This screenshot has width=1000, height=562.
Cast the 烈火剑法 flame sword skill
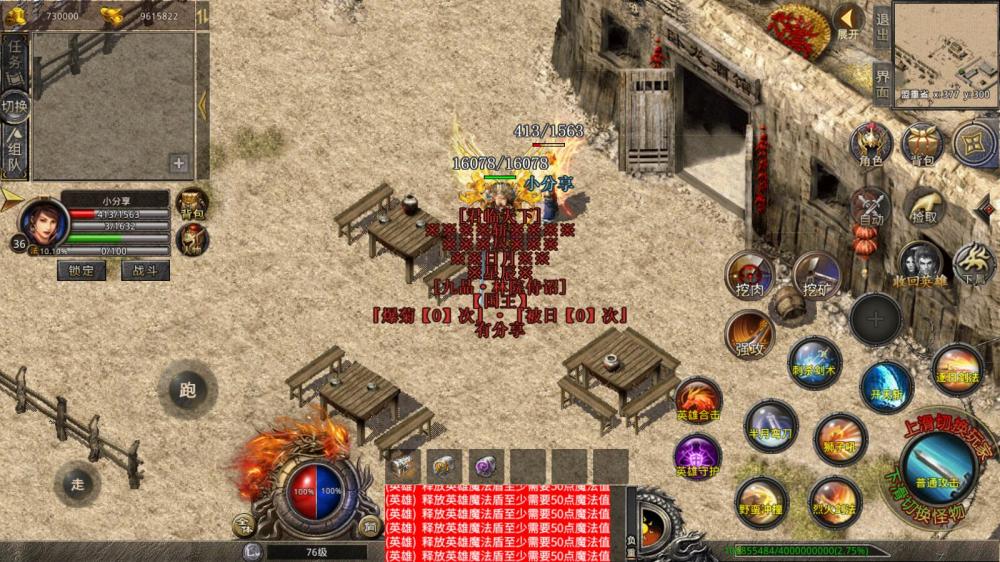[834, 500]
